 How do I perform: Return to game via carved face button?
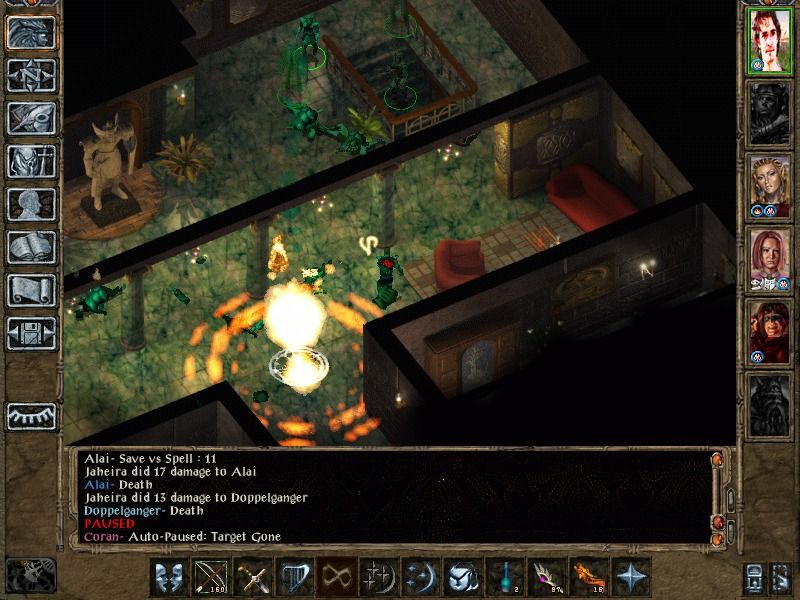pyautogui.click(x=31, y=32)
